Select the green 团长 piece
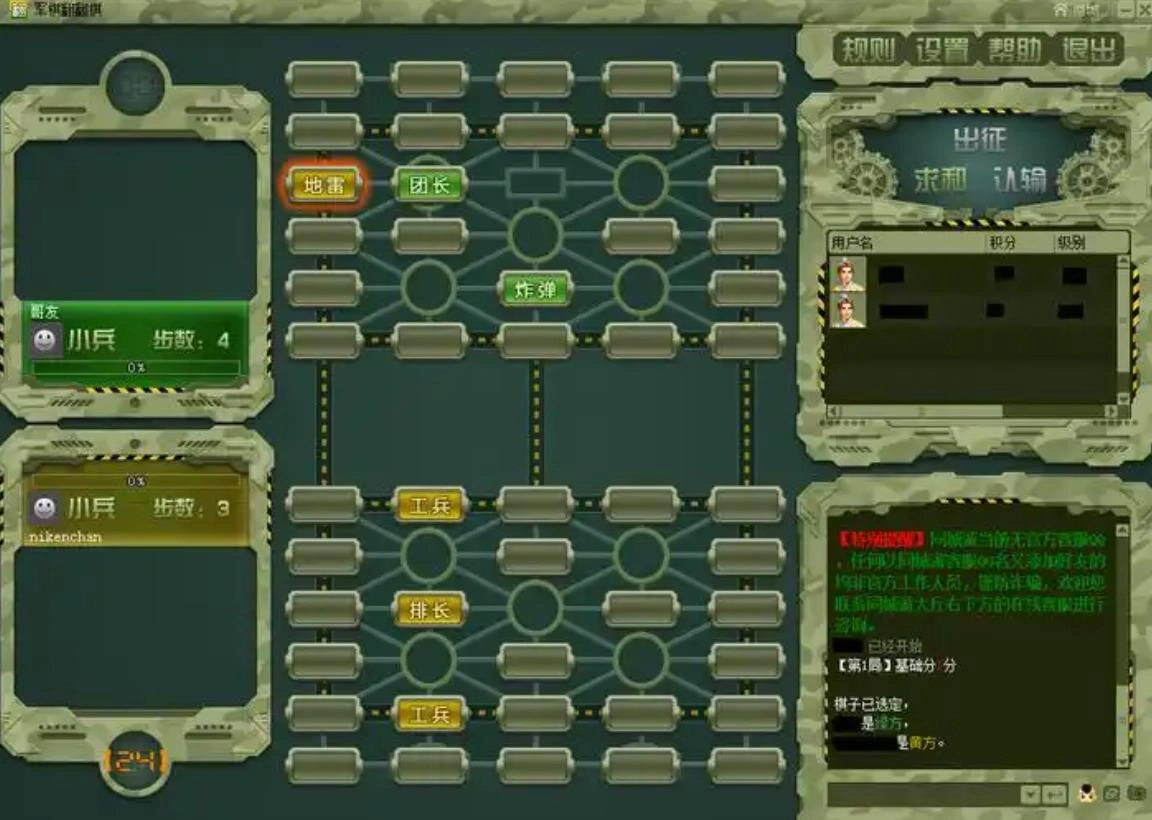The height and width of the screenshot is (820, 1152). tap(430, 185)
